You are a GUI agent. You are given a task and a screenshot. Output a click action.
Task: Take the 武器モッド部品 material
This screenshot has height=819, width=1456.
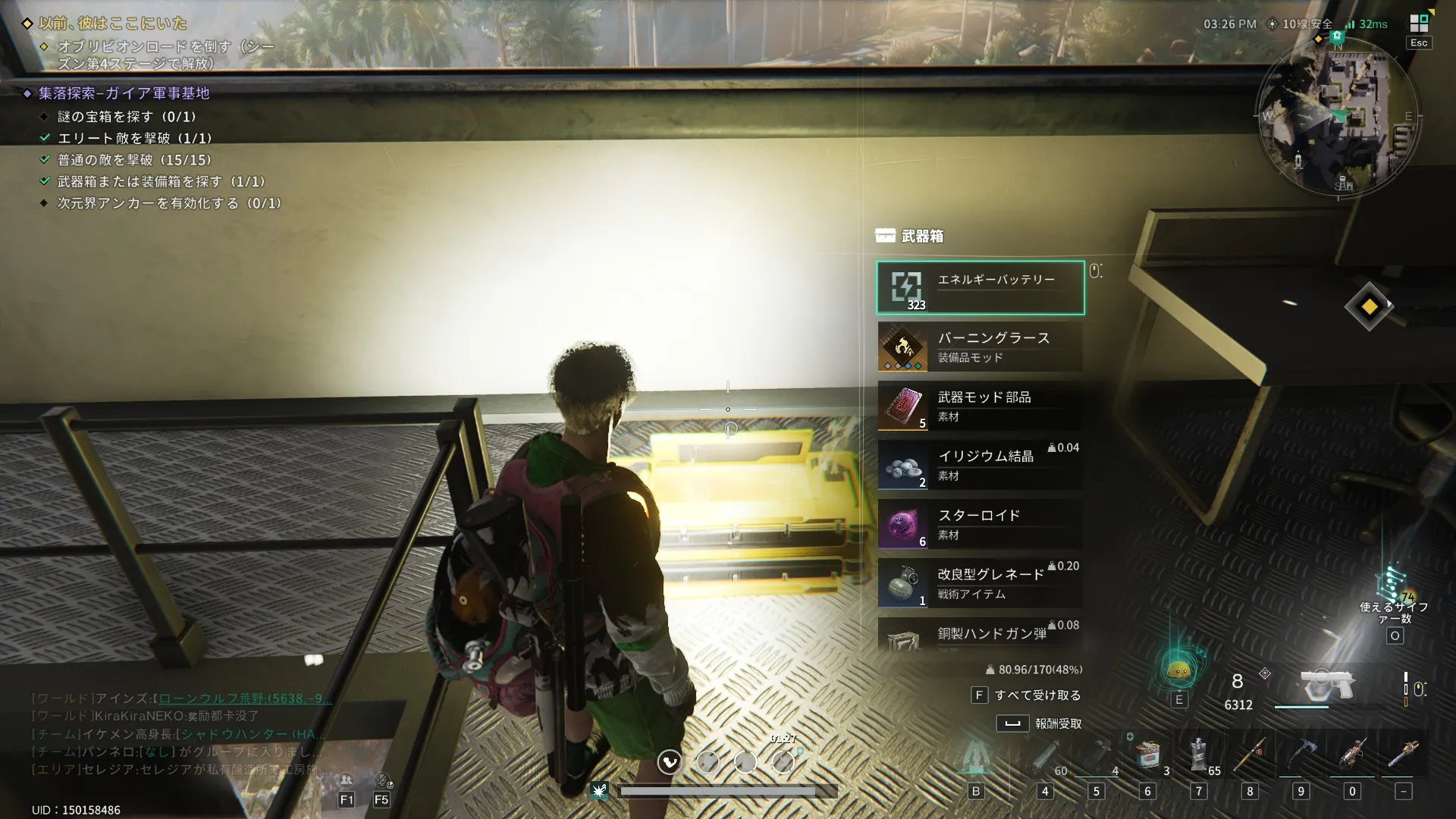(x=980, y=406)
